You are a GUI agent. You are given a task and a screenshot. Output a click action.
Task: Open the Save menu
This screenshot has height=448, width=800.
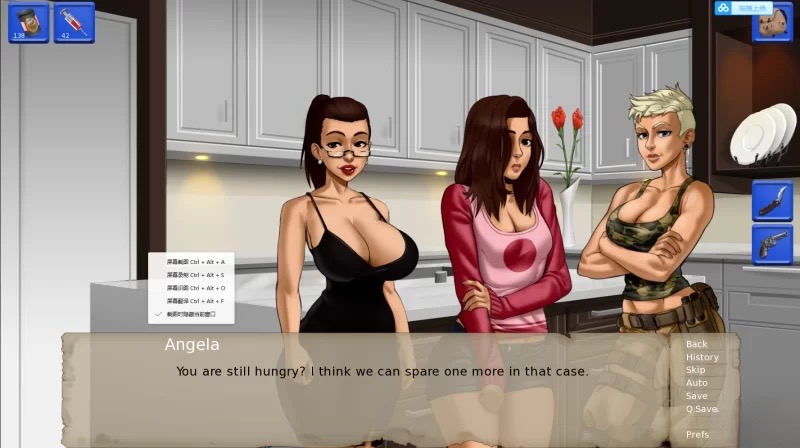coord(696,396)
